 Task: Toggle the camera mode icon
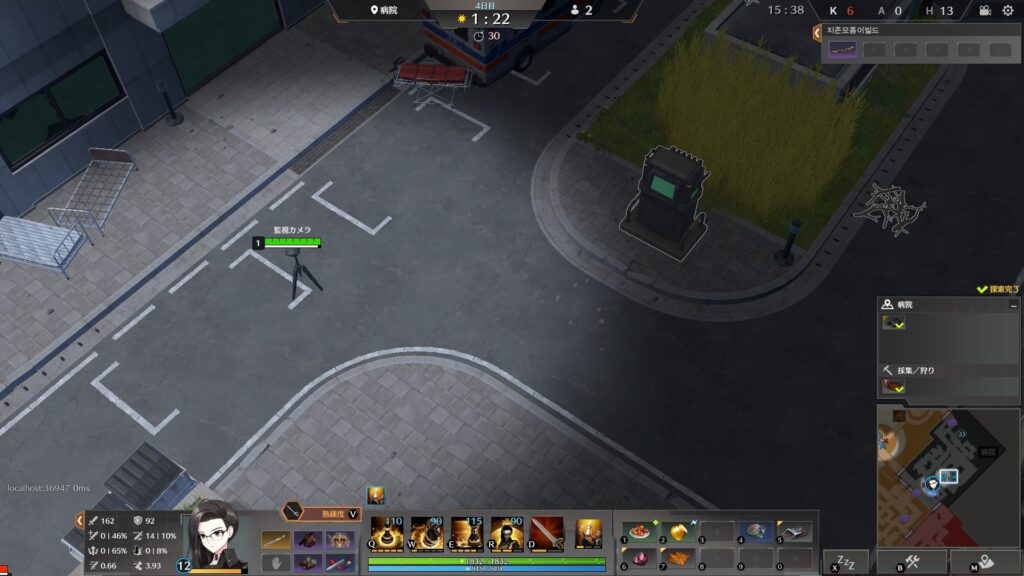[985, 11]
